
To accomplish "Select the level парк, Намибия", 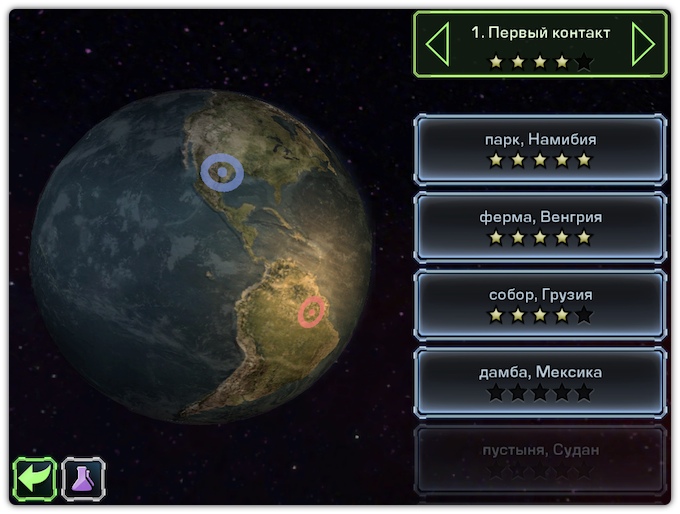I will point(540,149).
